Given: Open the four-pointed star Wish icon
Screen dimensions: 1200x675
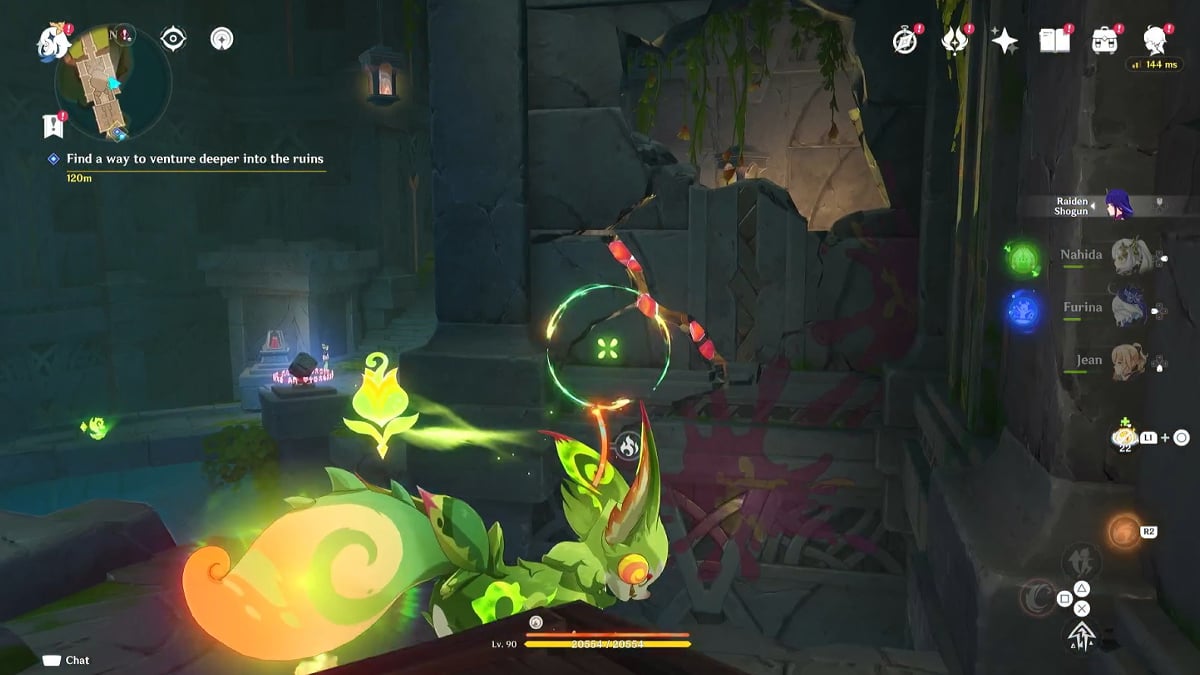Looking at the screenshot, I should 1004,41.
